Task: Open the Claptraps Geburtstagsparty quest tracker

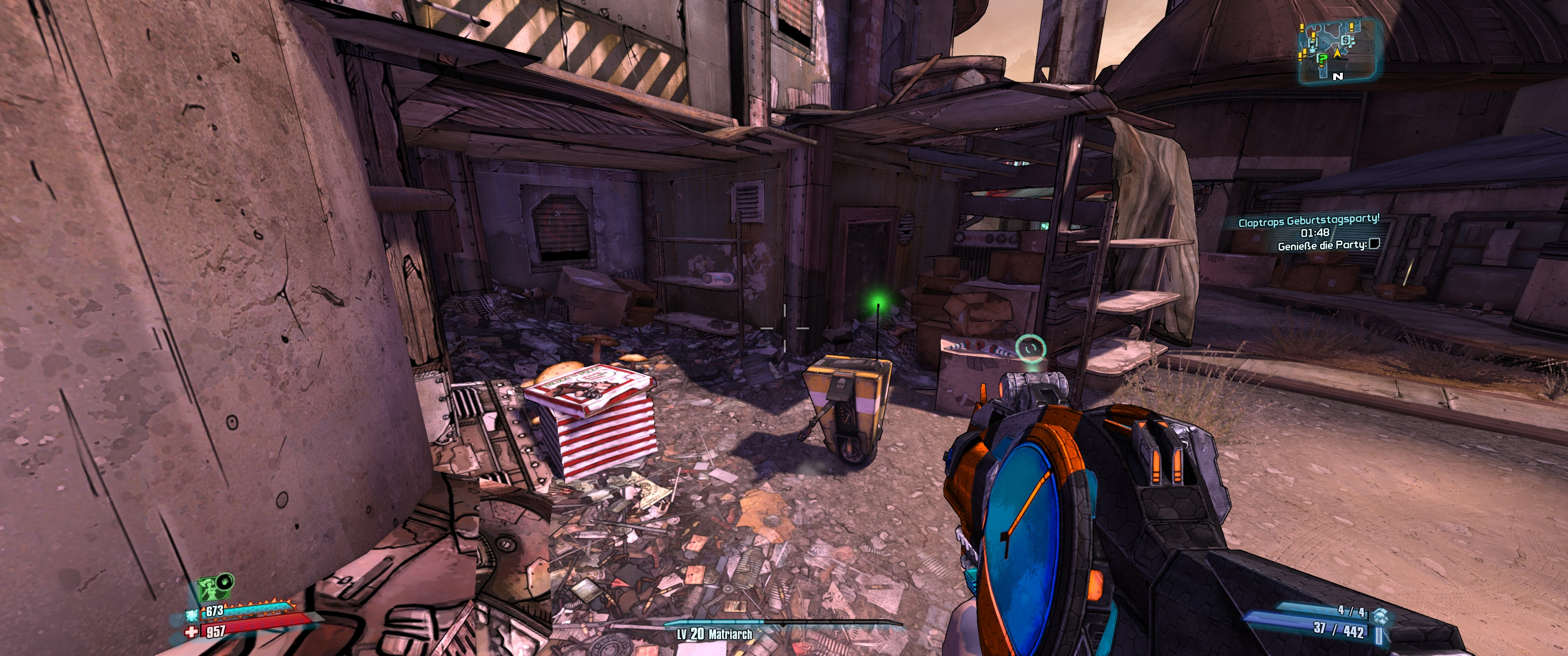Action: click(1308, 220)
